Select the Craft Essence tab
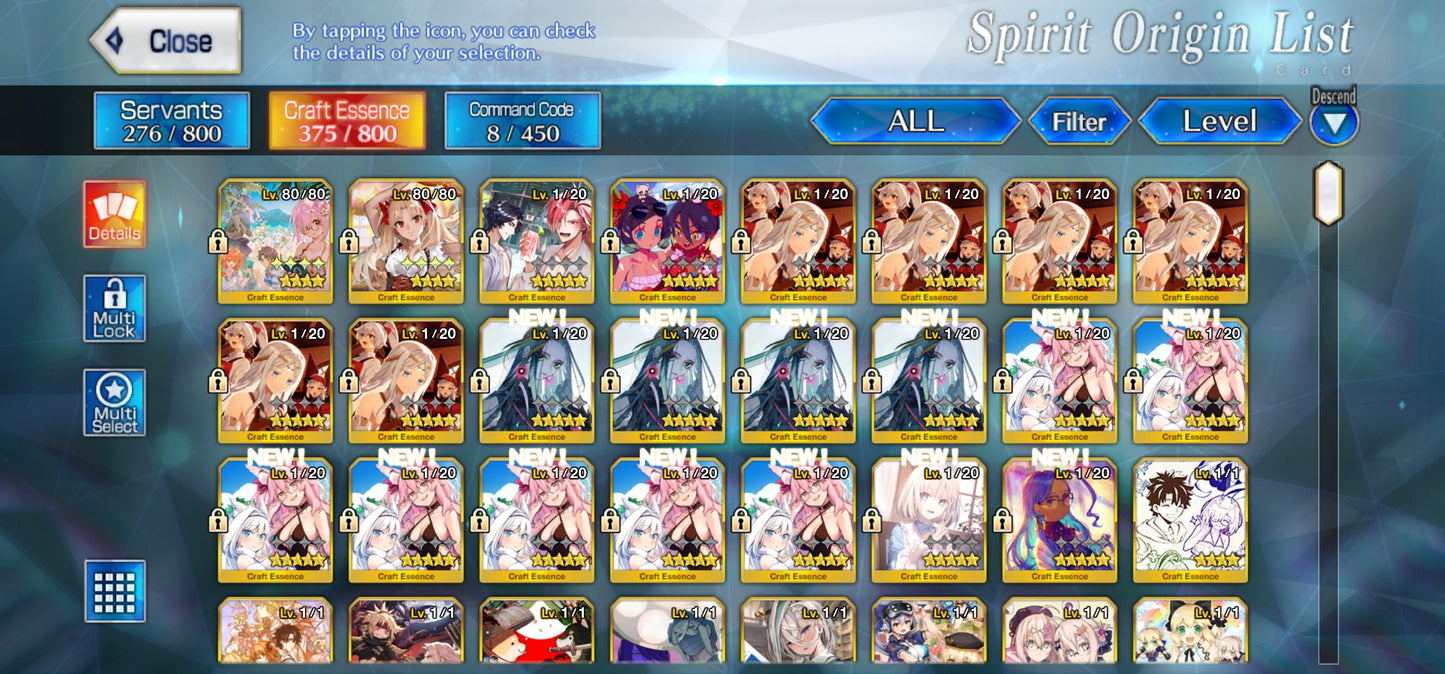1445x674 pixels. pyautogui.click(x=347, y=121)
